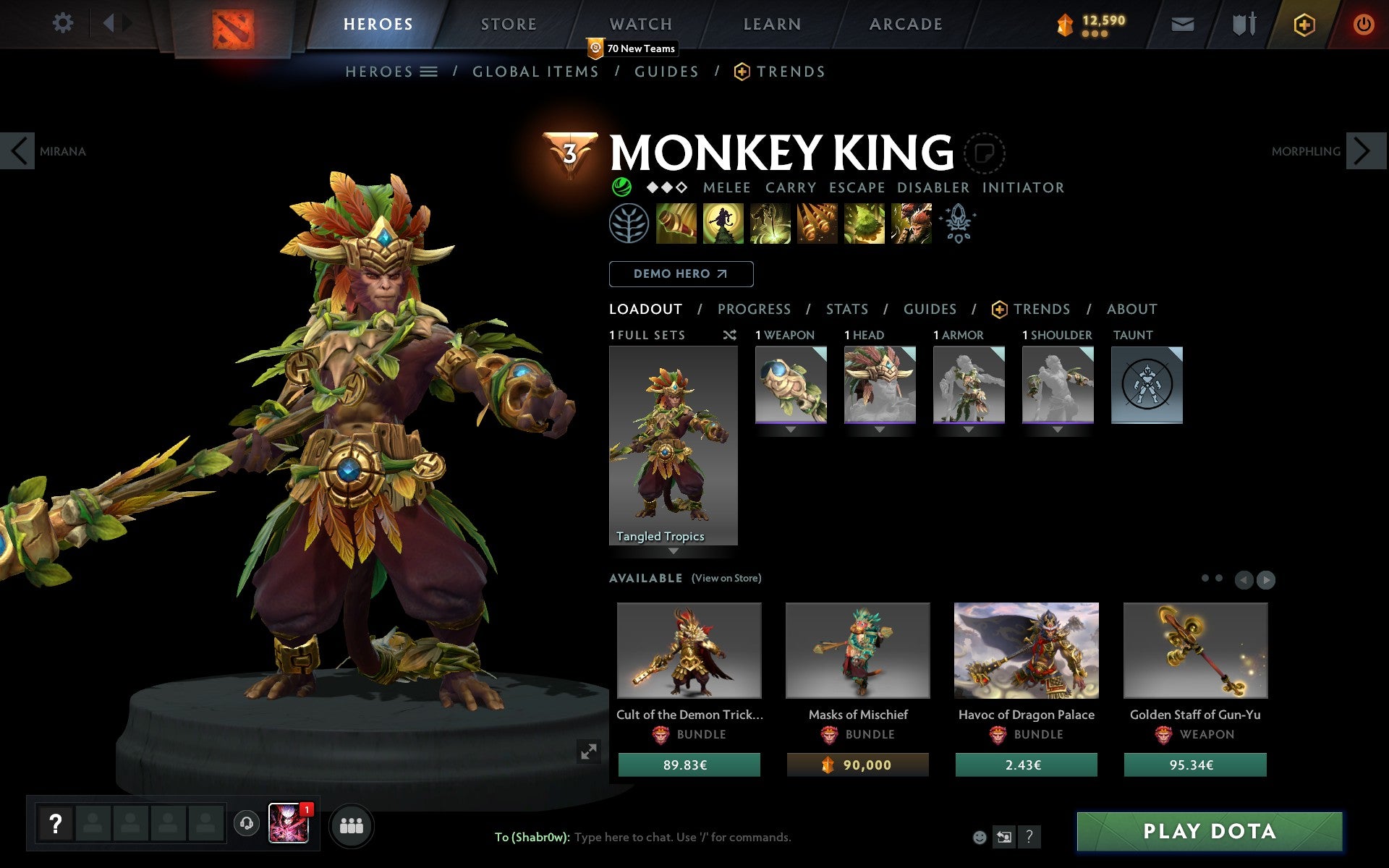Image resolution: width=1389 pixels, height=868 pixels.
Task: Open the settings gear in the top left
Action: click(64, 23)
